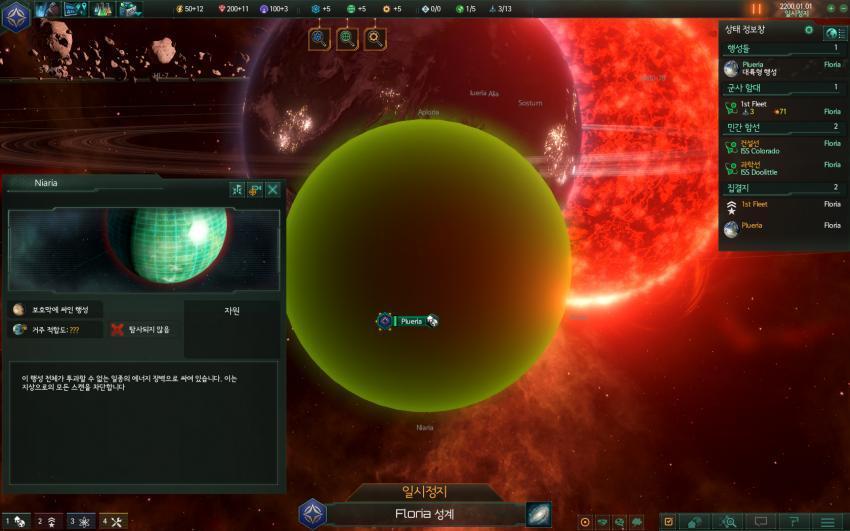
Task: Open the galaxy map view
Action: click(539, 514)
